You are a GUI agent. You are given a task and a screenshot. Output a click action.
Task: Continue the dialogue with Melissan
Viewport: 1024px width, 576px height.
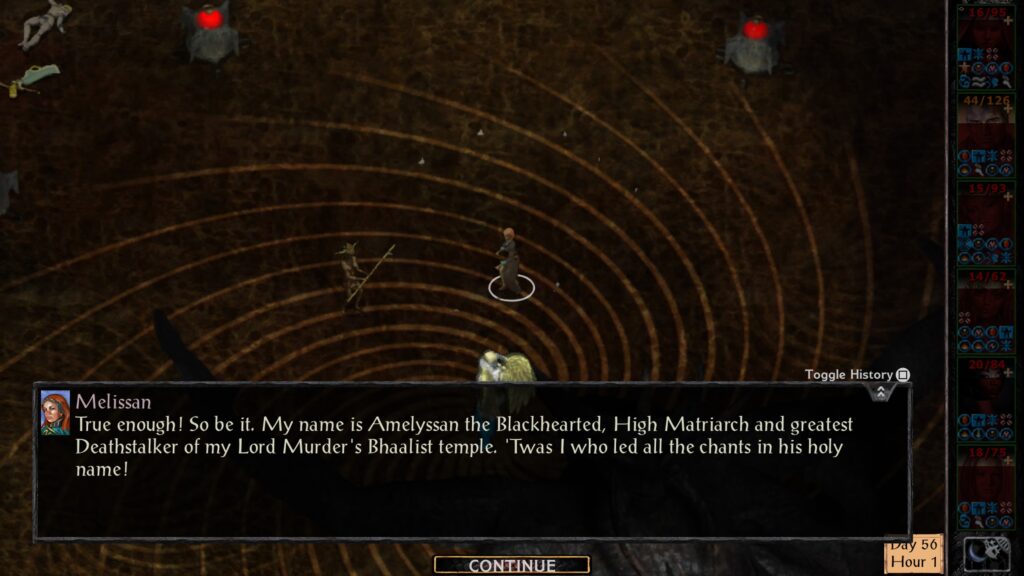coord(511,565)
